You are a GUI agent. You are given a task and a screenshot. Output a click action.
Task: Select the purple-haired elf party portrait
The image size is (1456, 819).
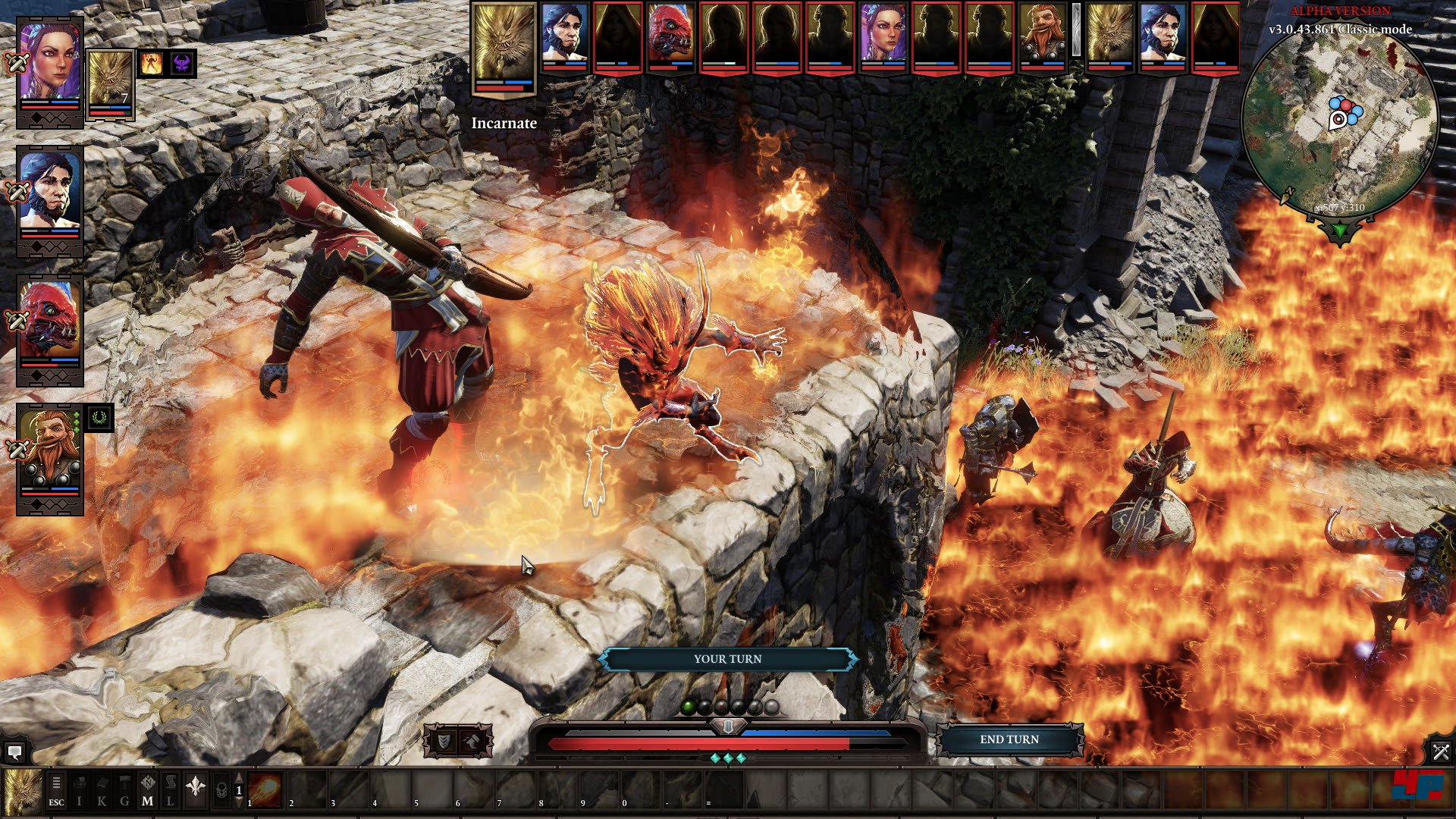point(49,64)
